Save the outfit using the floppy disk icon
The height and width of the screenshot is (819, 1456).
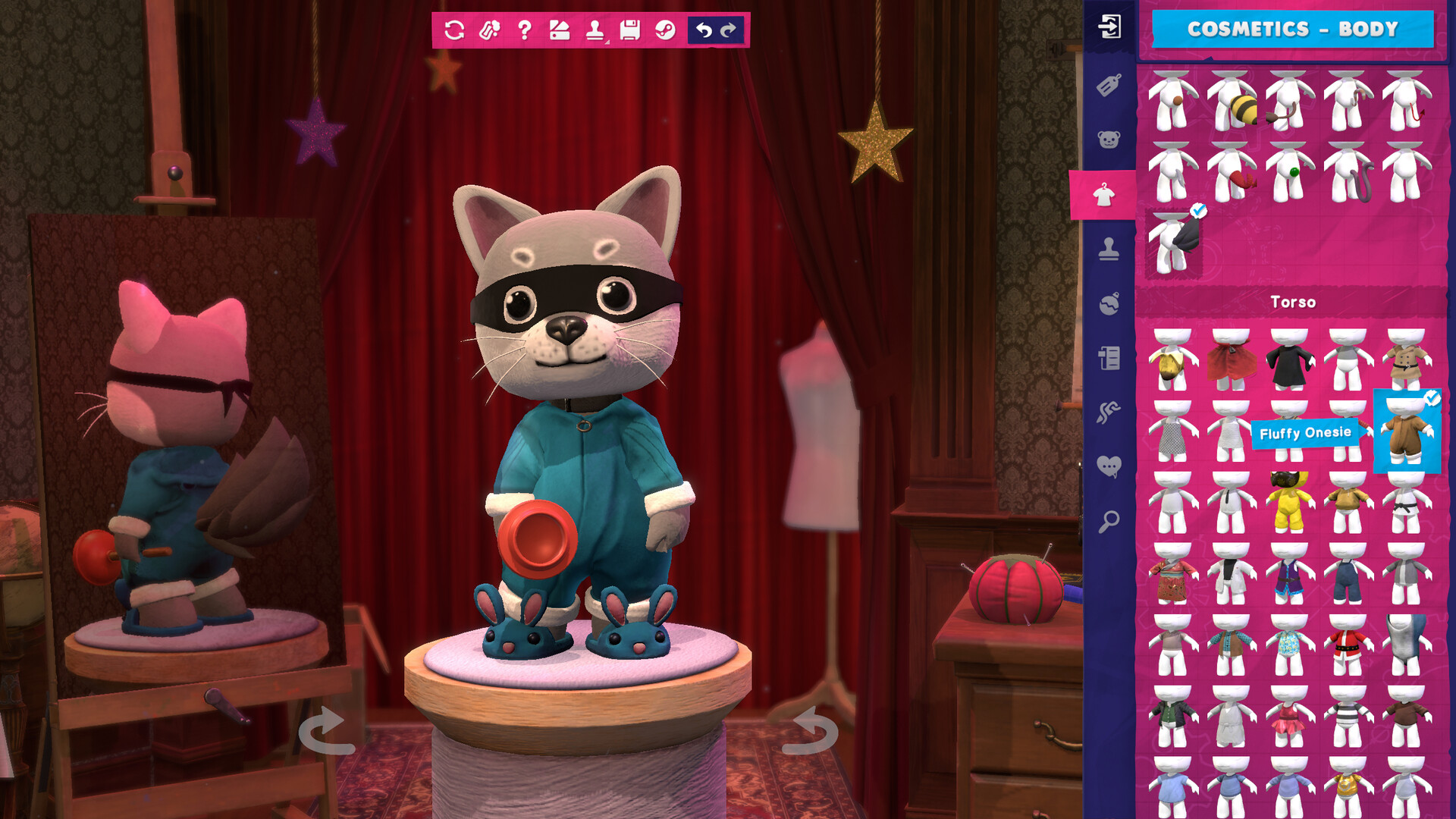coord(629,30)
